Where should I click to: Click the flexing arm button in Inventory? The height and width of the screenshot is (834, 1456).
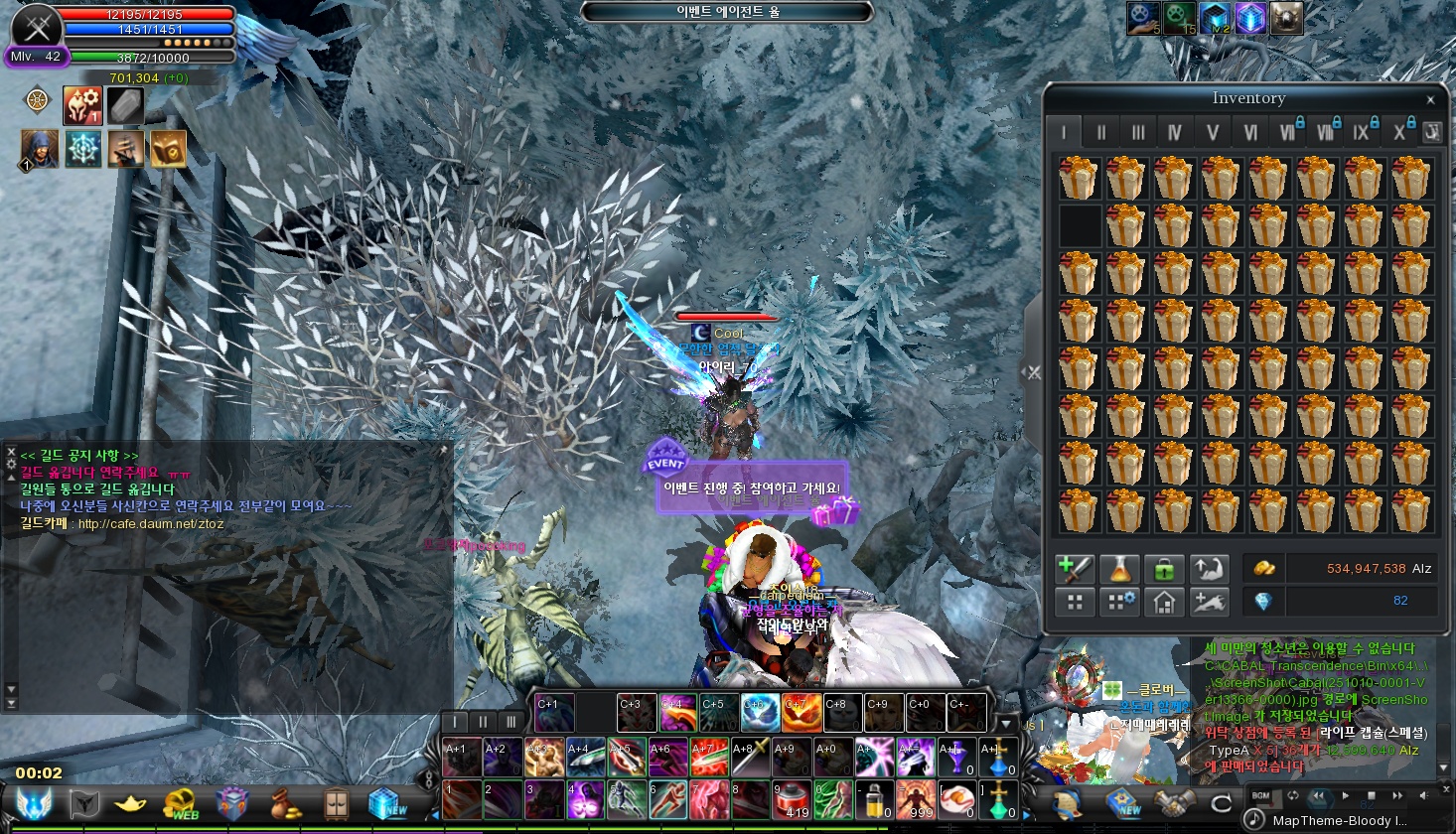(1208, 569)
